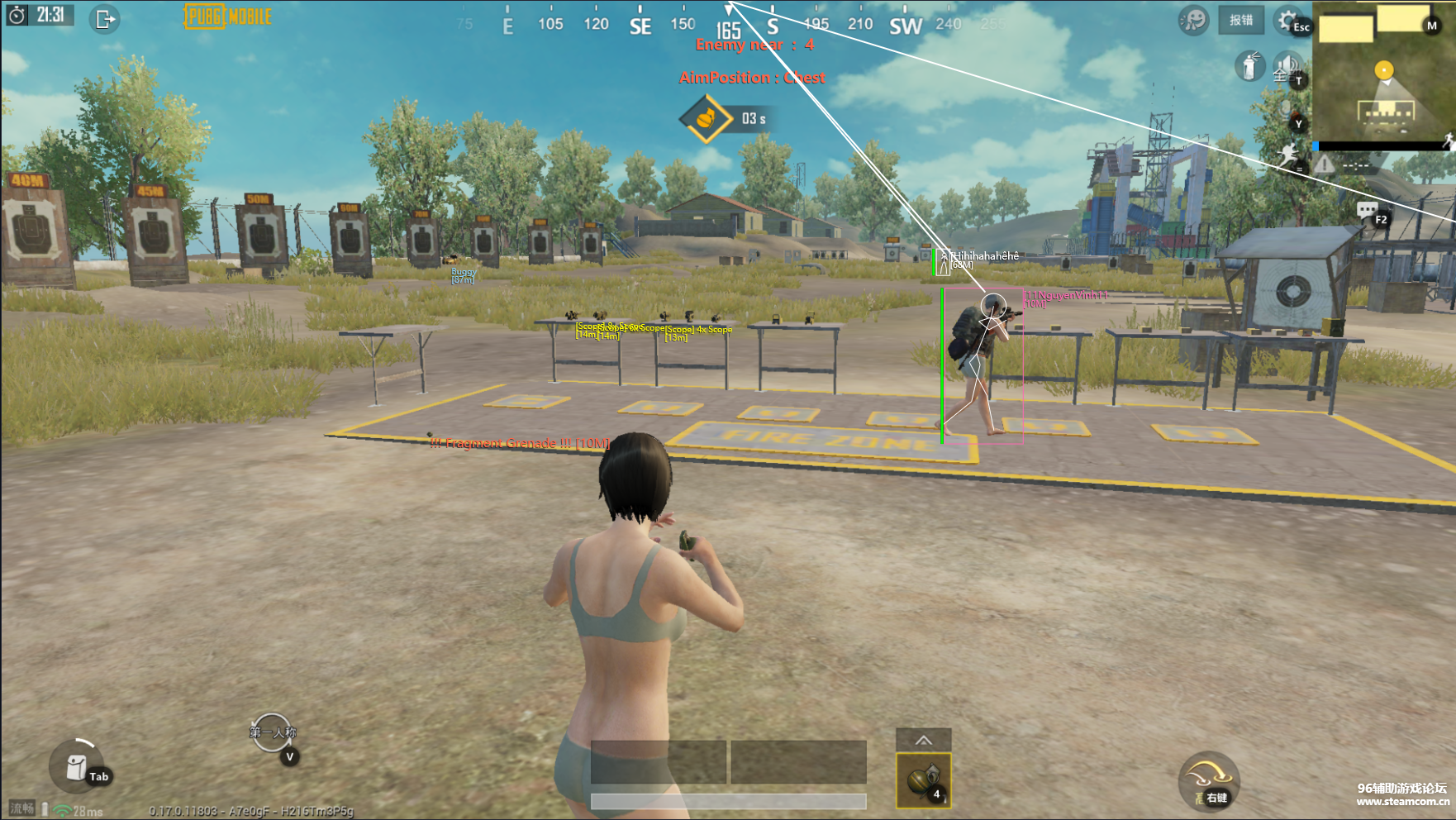Click the compass heading bar
This screenshot has height=820, width=1456.
[727, 23]
